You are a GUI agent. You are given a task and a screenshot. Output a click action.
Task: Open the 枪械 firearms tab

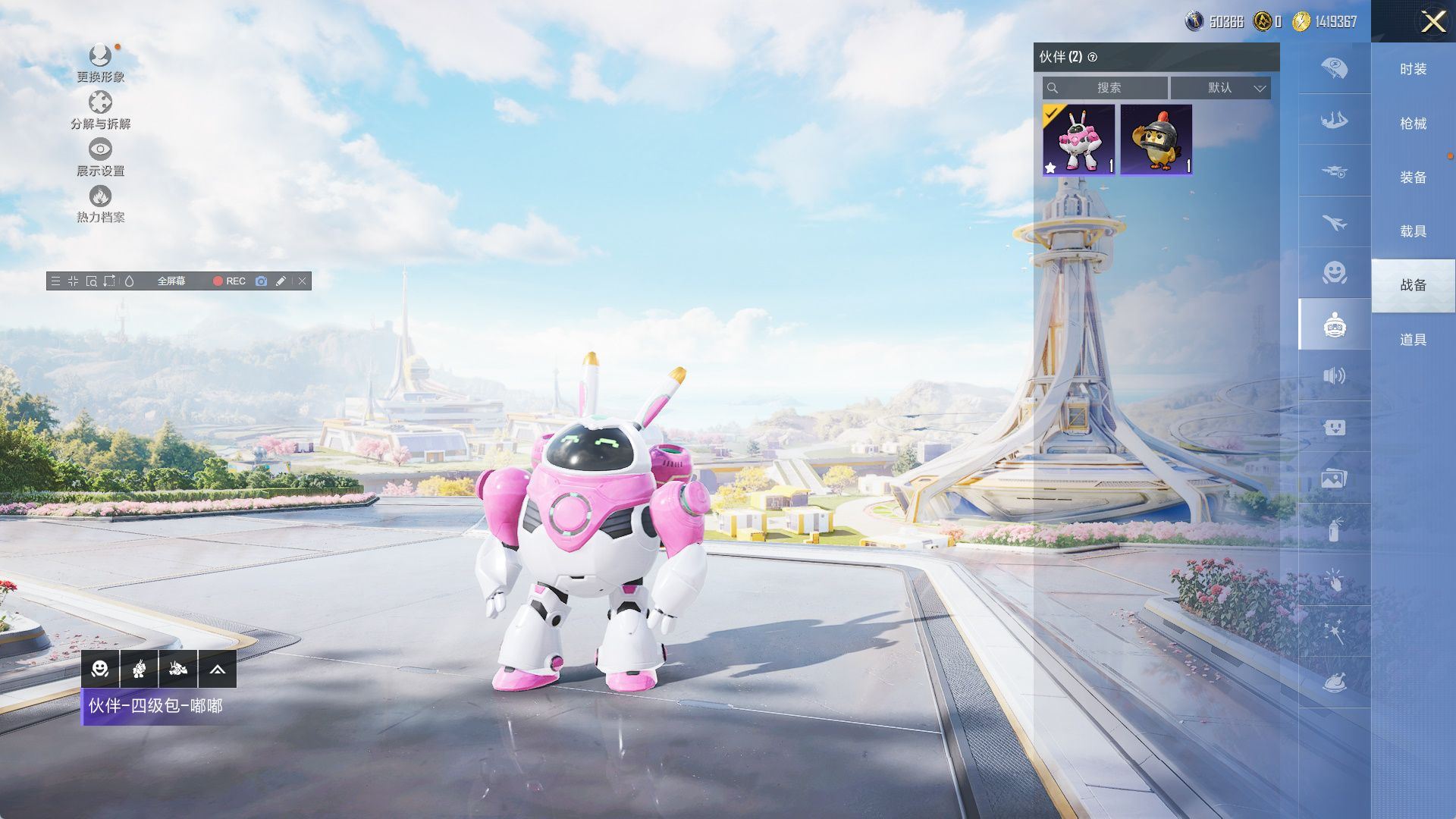[x=1413, y=123]
